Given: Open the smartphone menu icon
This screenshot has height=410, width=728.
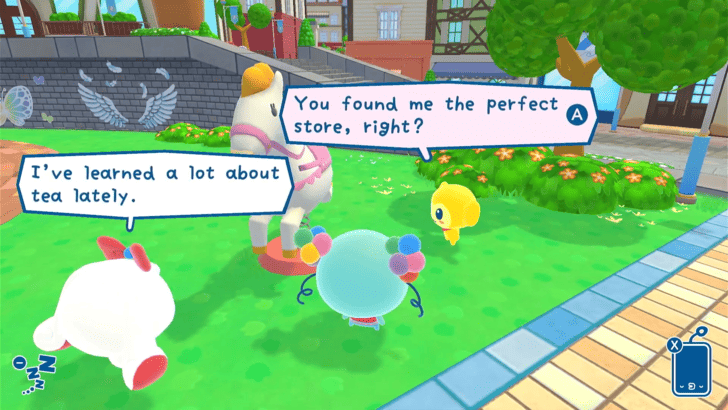Looking at the screenshot, I should [x=692, y=370].
